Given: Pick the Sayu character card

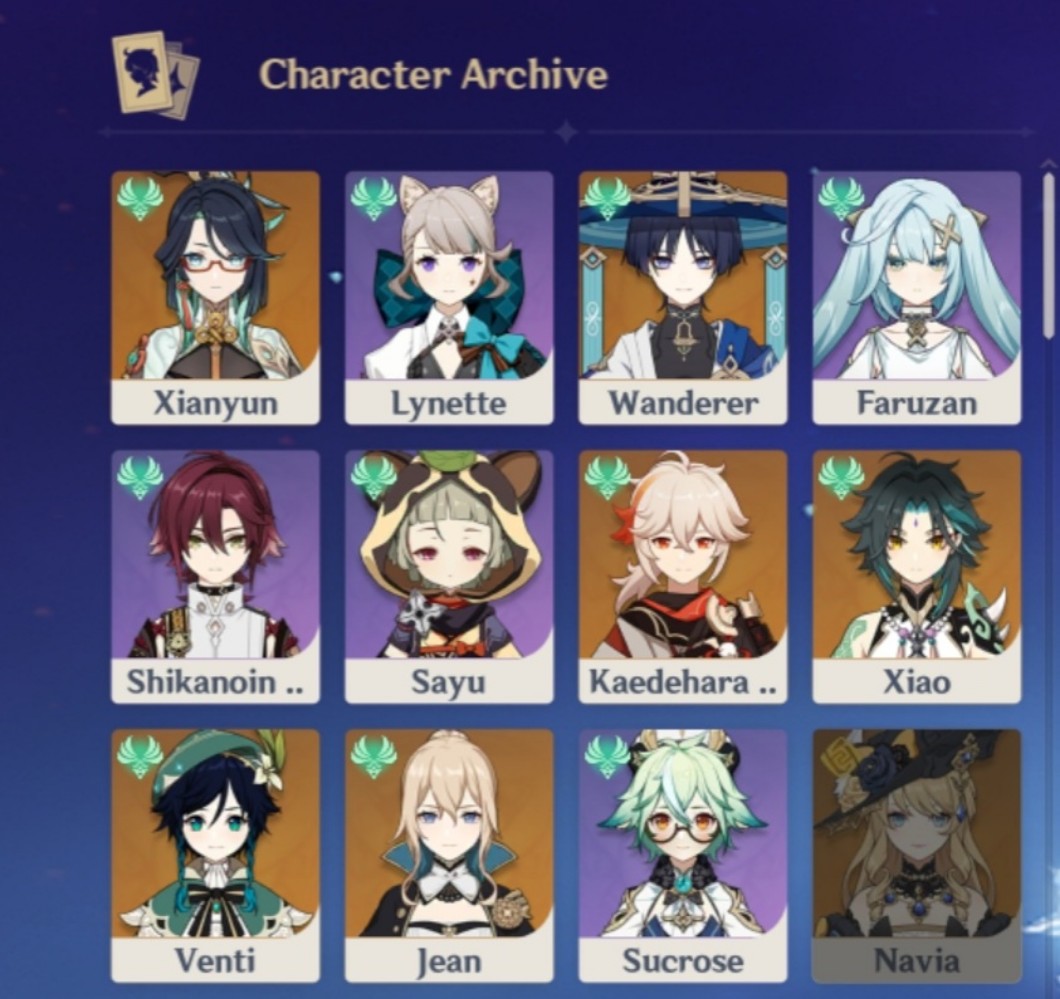Looking at the screenshot, I should pyautogui.click(x=449, y=575).
